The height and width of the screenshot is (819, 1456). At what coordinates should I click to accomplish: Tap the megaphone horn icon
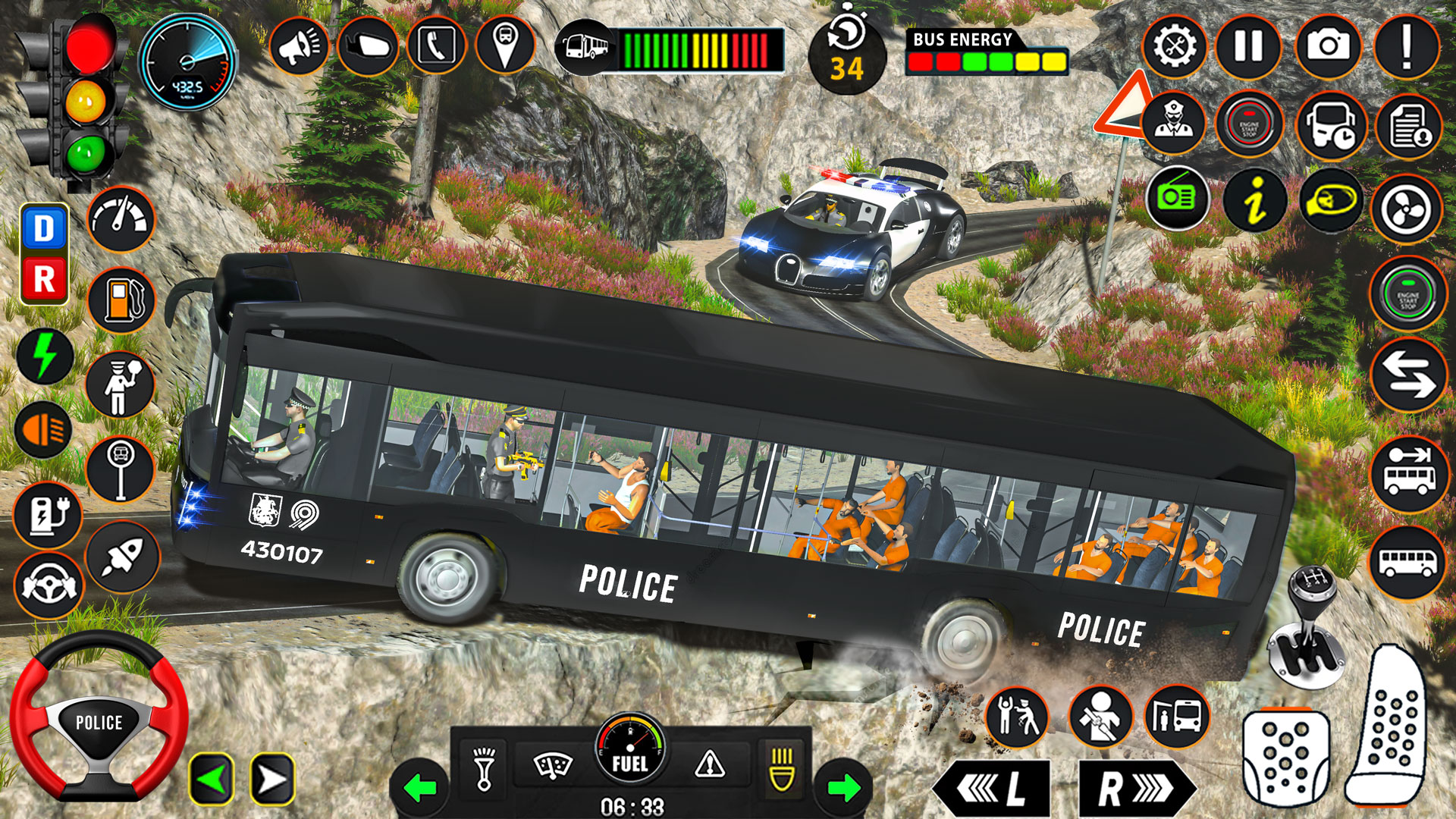click(300, 47)
